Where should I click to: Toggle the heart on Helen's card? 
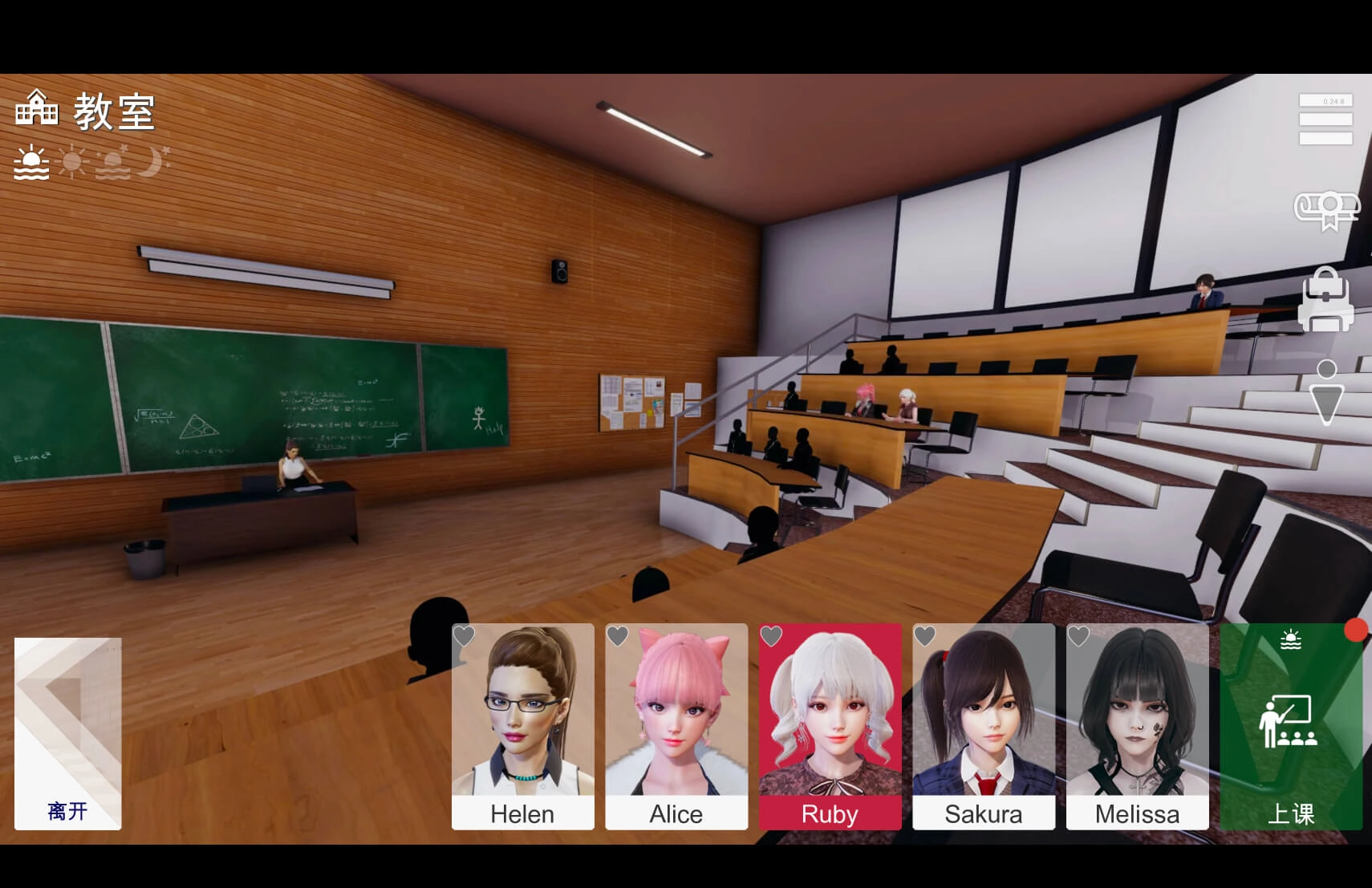465,636
